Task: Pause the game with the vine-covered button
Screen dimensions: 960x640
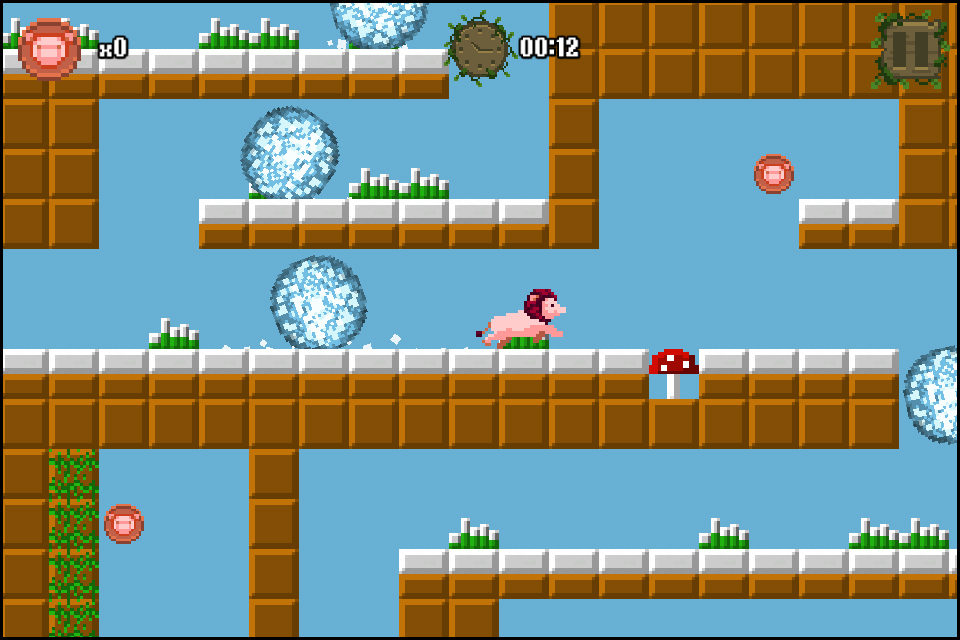Action: 909,48
